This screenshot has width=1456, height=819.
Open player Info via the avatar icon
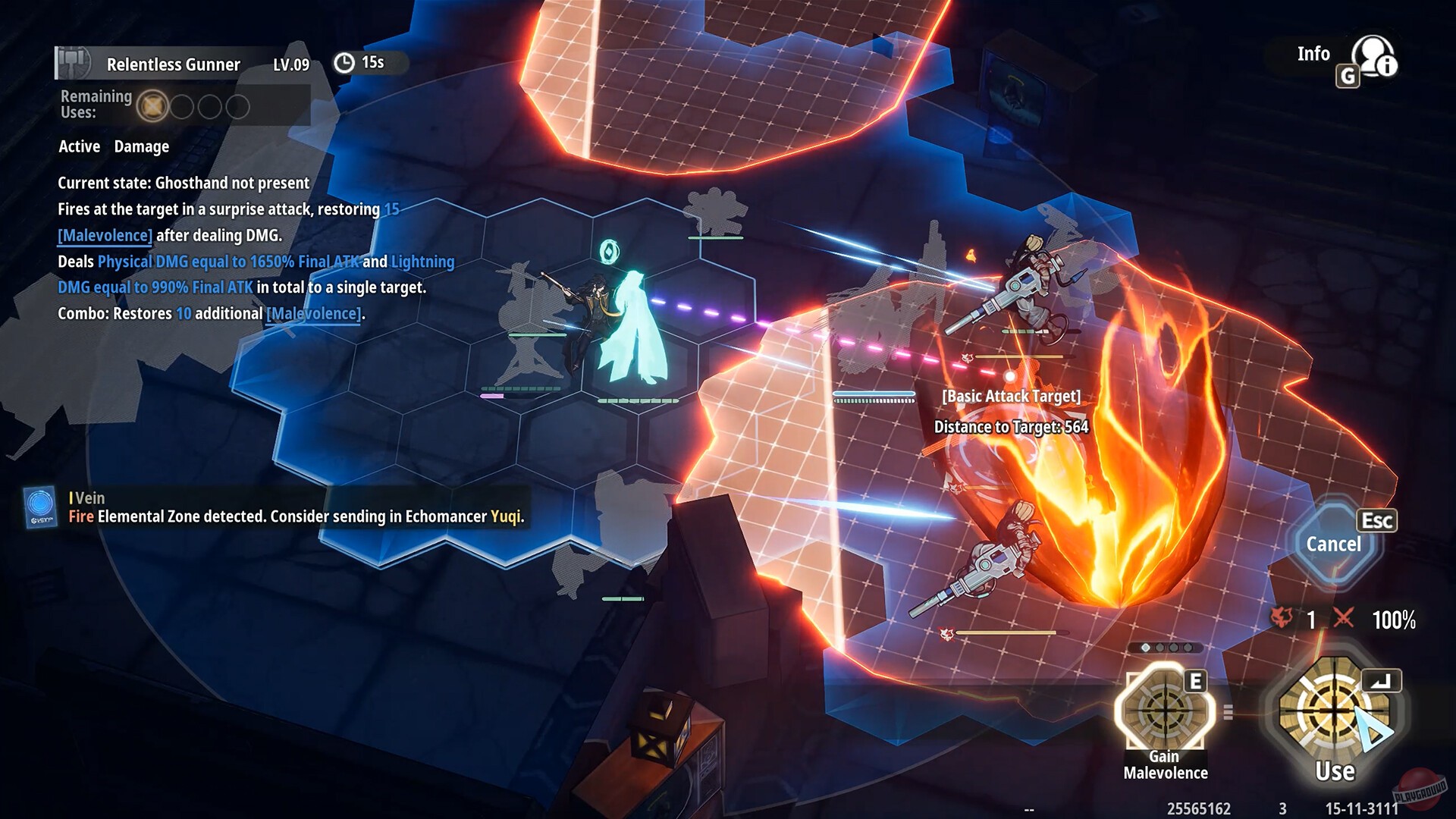pos(1374,55)
